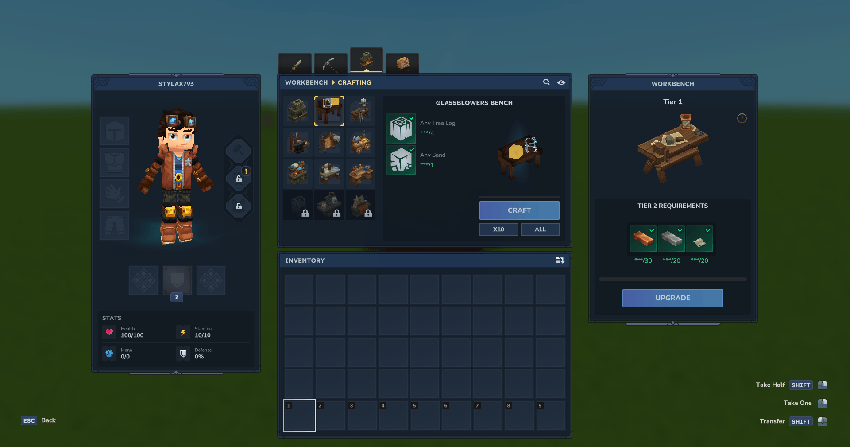Image resolution: width=850 pixels, height=447 pixels.
Task: Select the tree log ingredient slot
Action: click(x=401, y=128)
